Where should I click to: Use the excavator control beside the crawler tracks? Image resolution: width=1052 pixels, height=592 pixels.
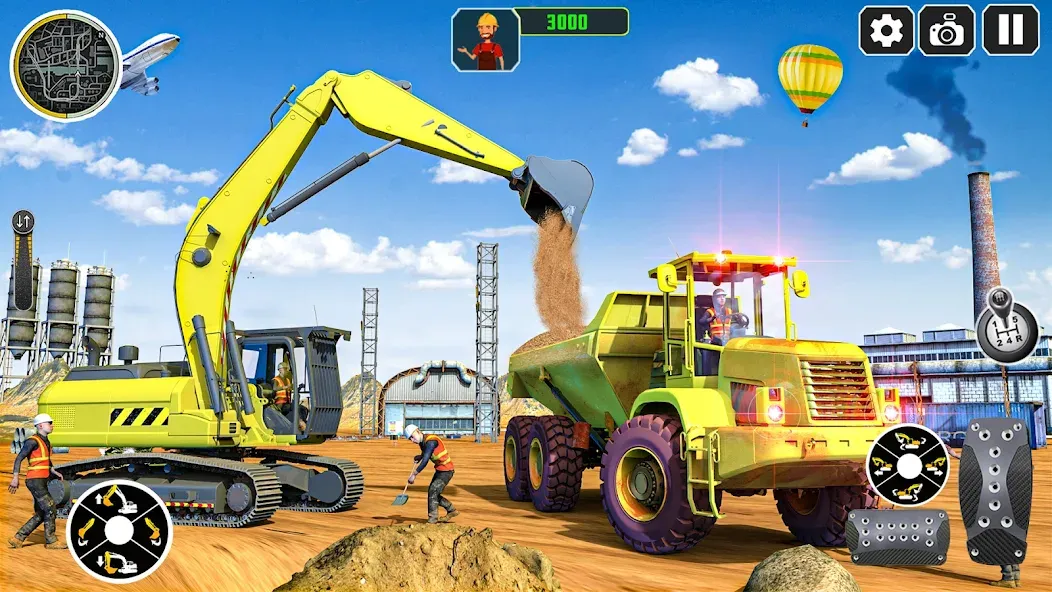(x=120, y=530)
